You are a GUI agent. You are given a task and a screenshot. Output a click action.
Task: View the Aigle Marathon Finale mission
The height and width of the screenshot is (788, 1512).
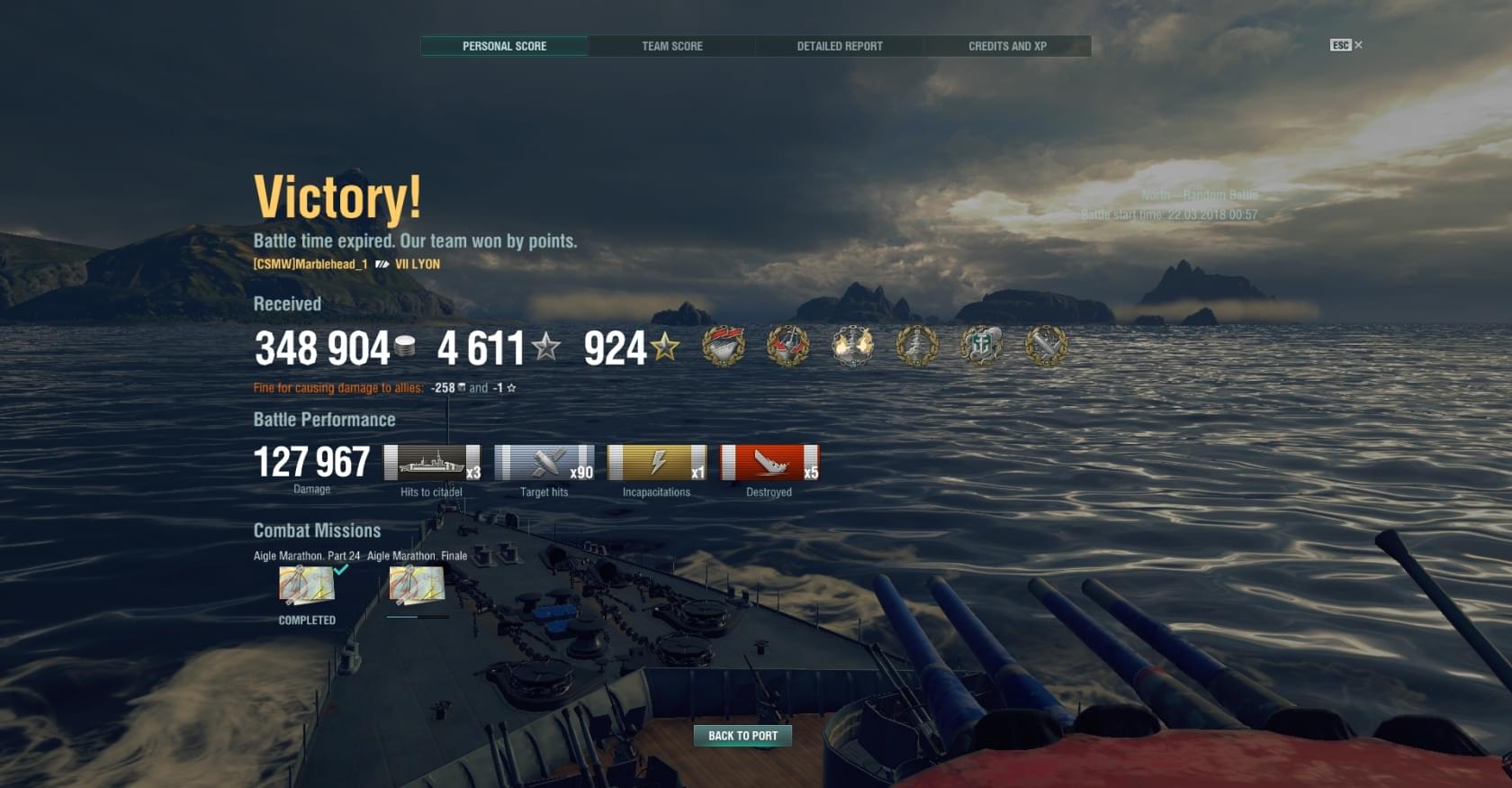(417, 585)
